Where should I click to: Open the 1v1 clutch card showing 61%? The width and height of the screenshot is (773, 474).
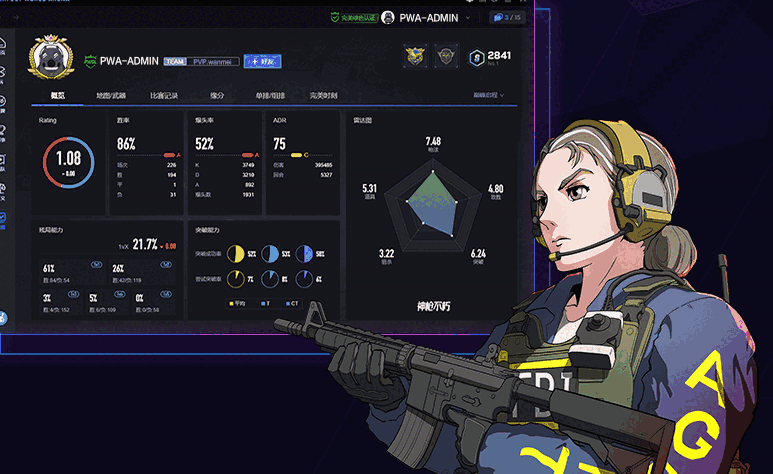click(60, 273)
